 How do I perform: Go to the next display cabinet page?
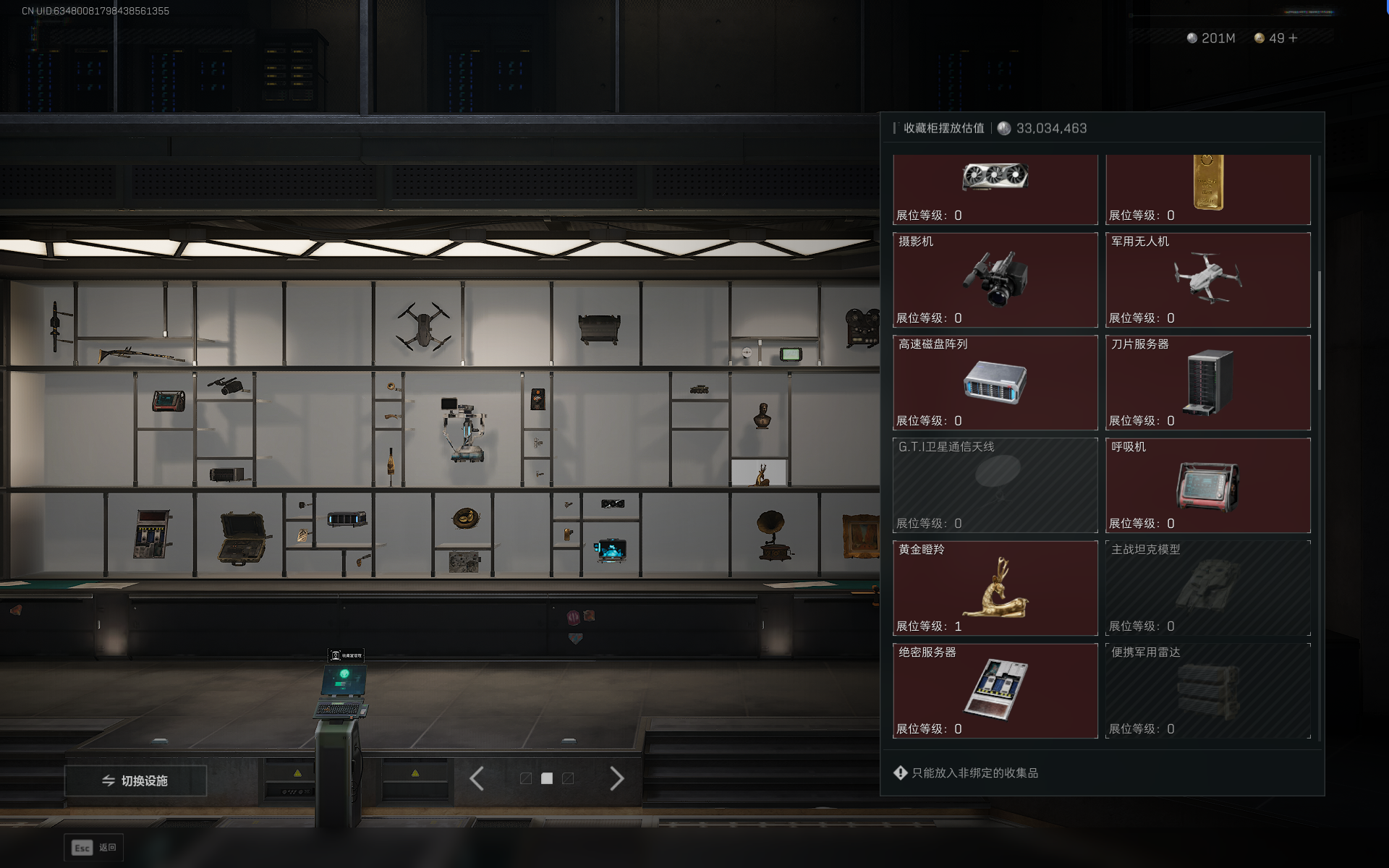pos(616,779)
